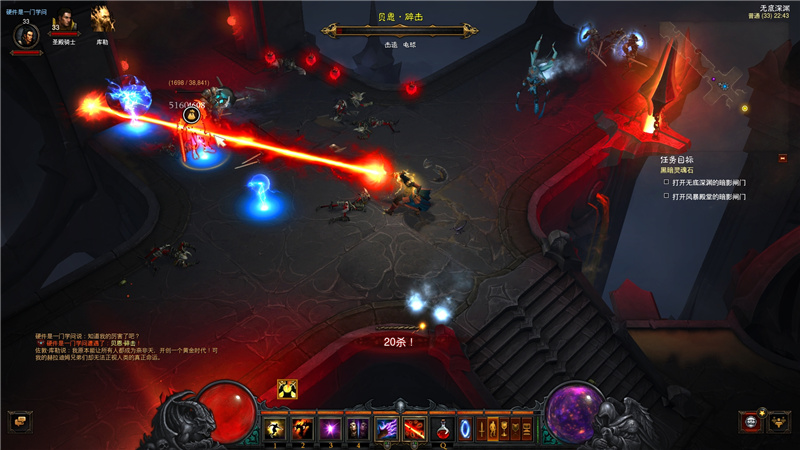
Task: Collapse the quest objectives tracker
Action: point(782,159)
